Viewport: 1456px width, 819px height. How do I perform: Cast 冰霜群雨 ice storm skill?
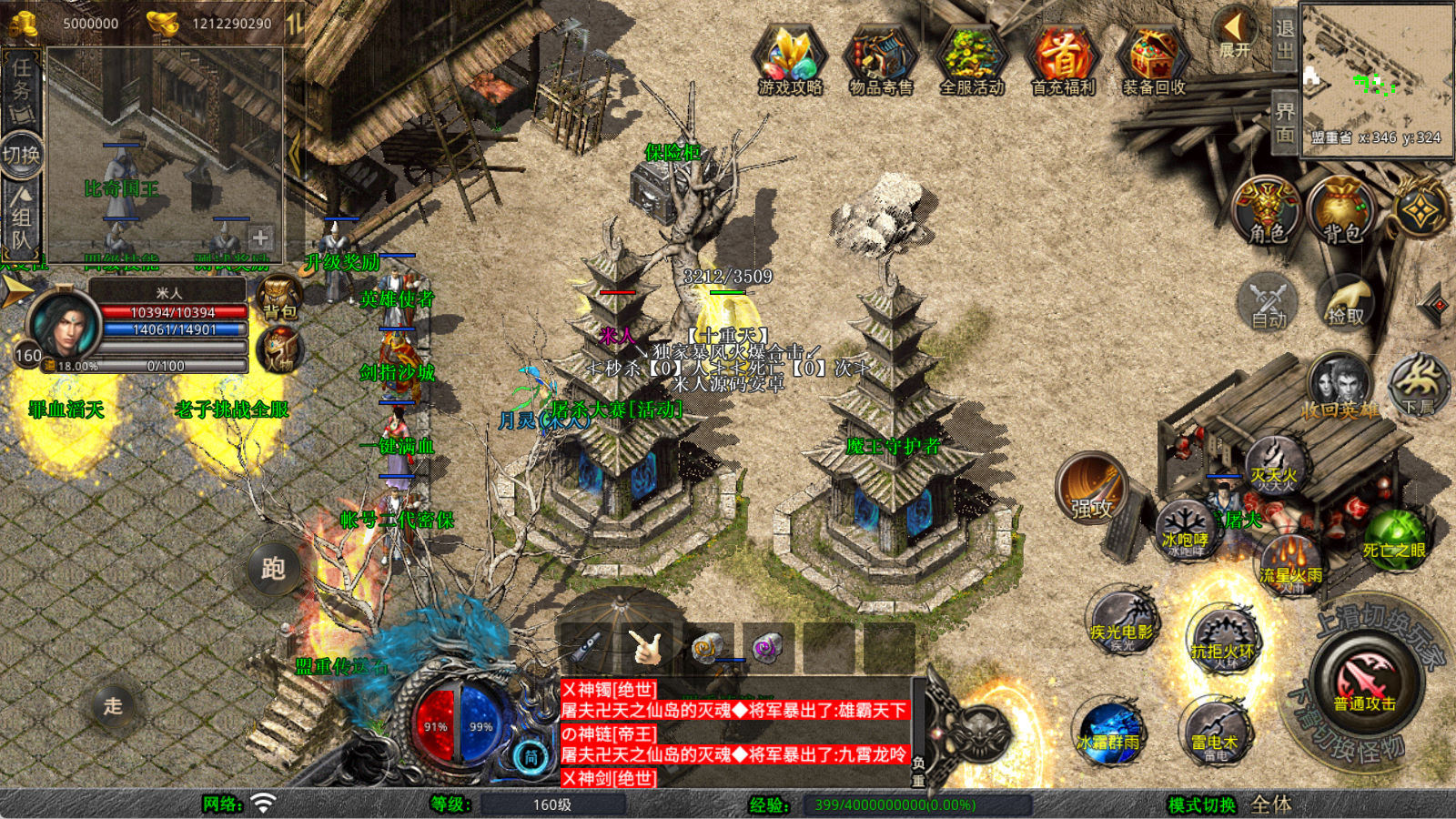click(x=1108, y=733)
